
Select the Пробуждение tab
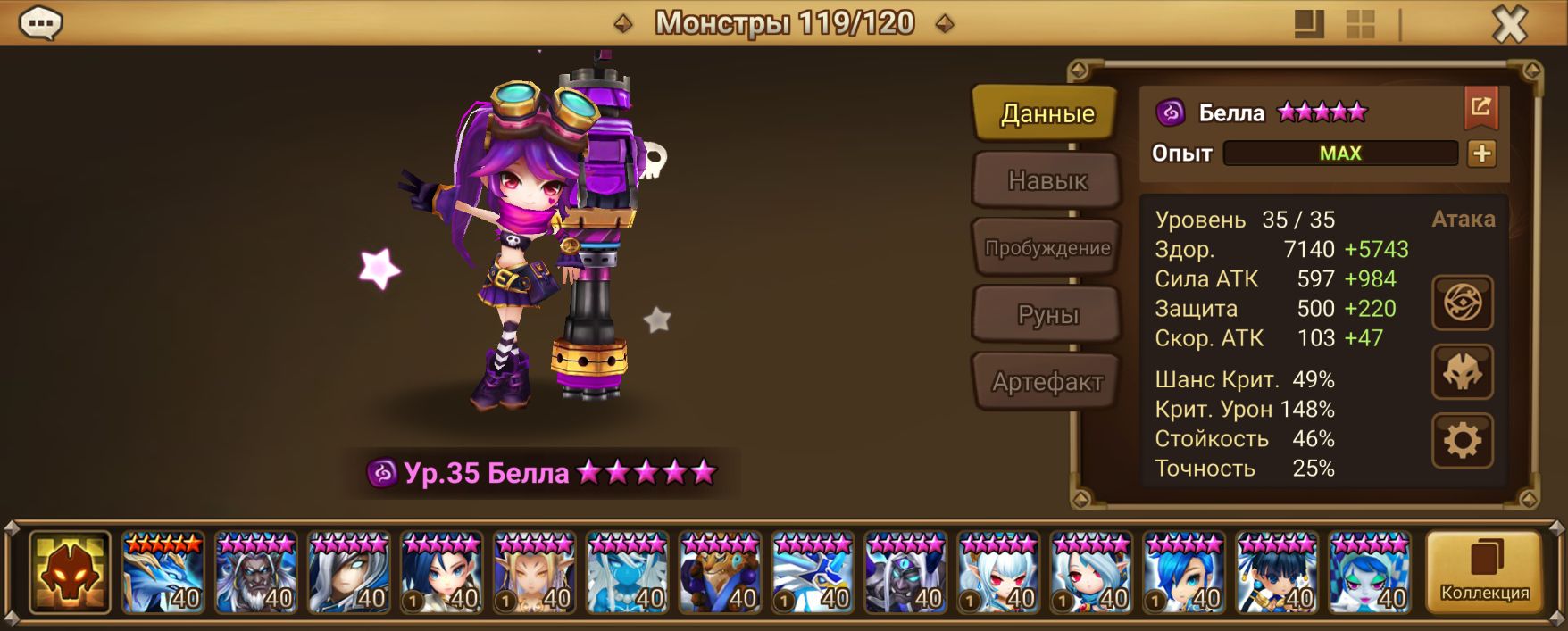[1047, 248]
